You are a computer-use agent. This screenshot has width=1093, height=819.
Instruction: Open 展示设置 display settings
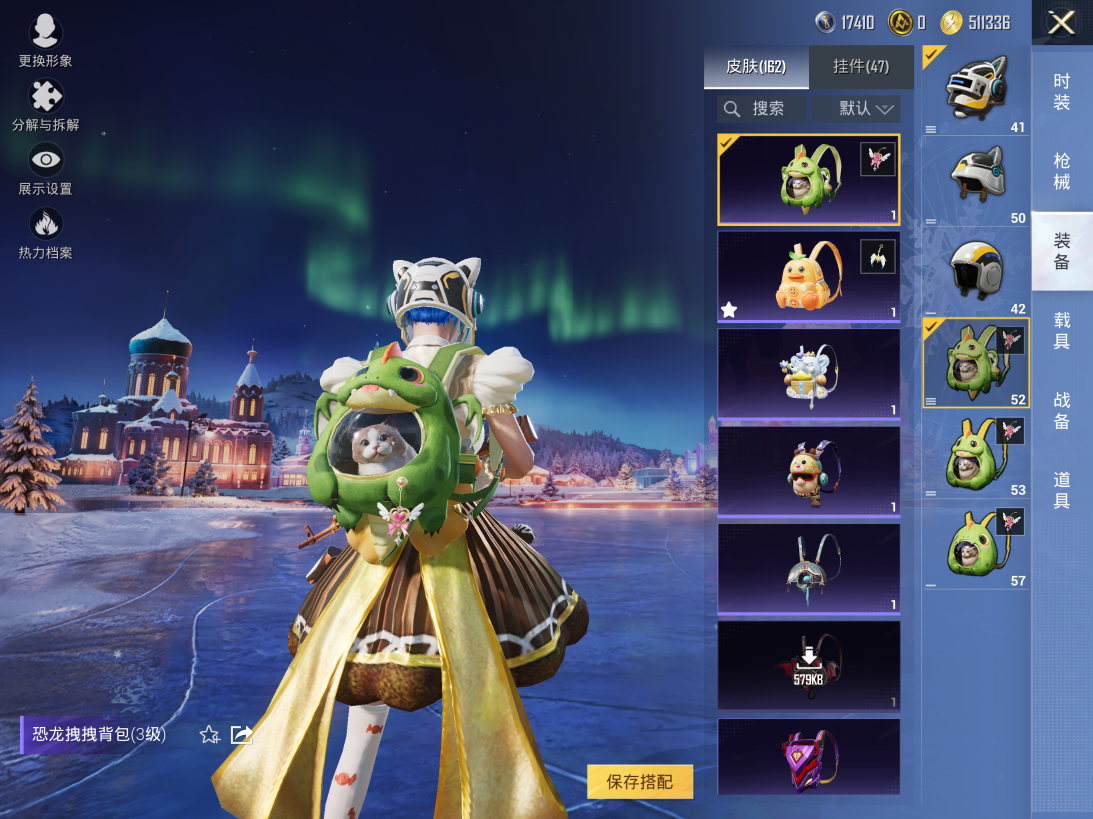click(45, 169)
